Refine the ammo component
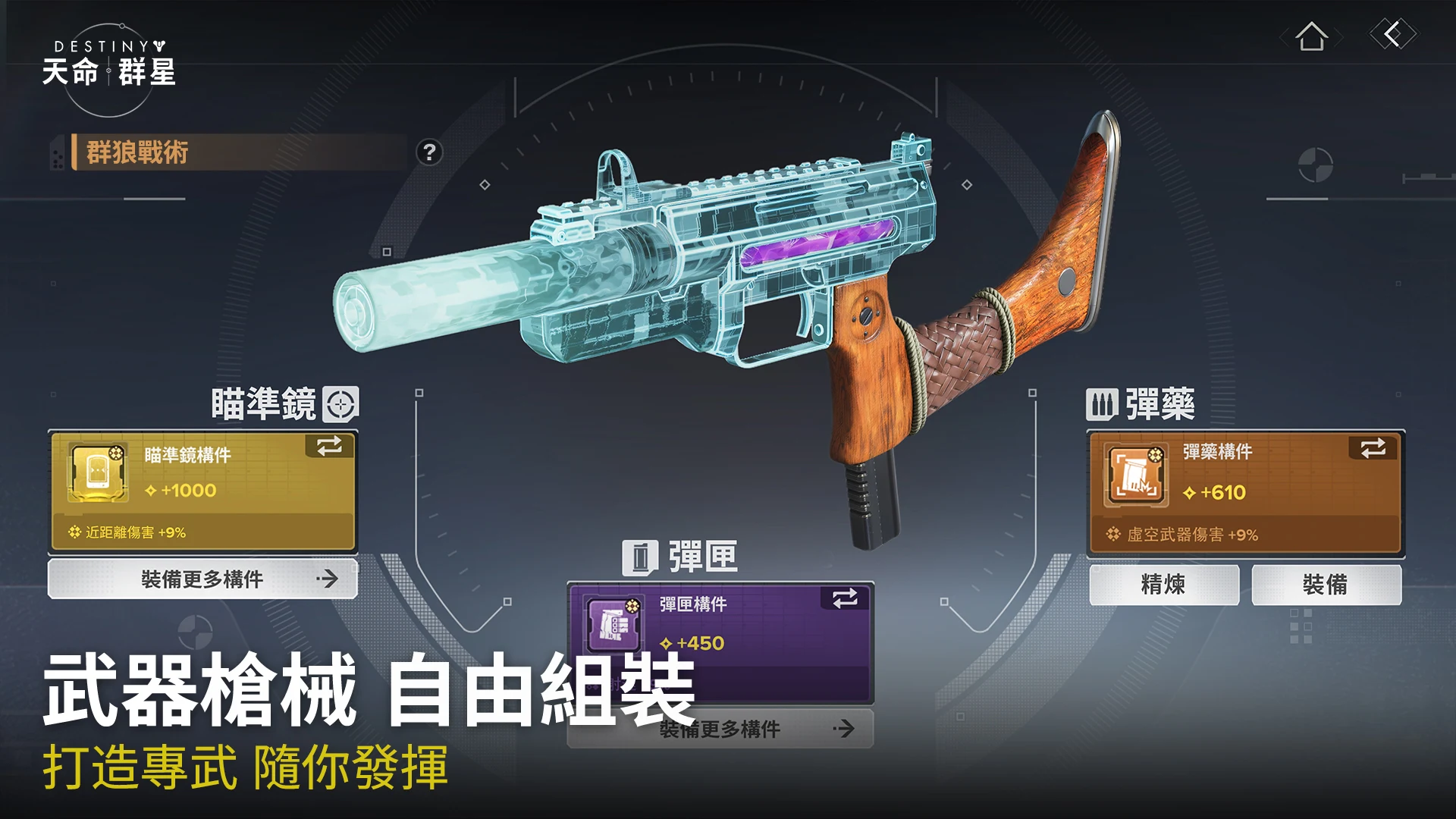The width and height of the screenshot is (1456, 819). click(x=1163, y=585)
